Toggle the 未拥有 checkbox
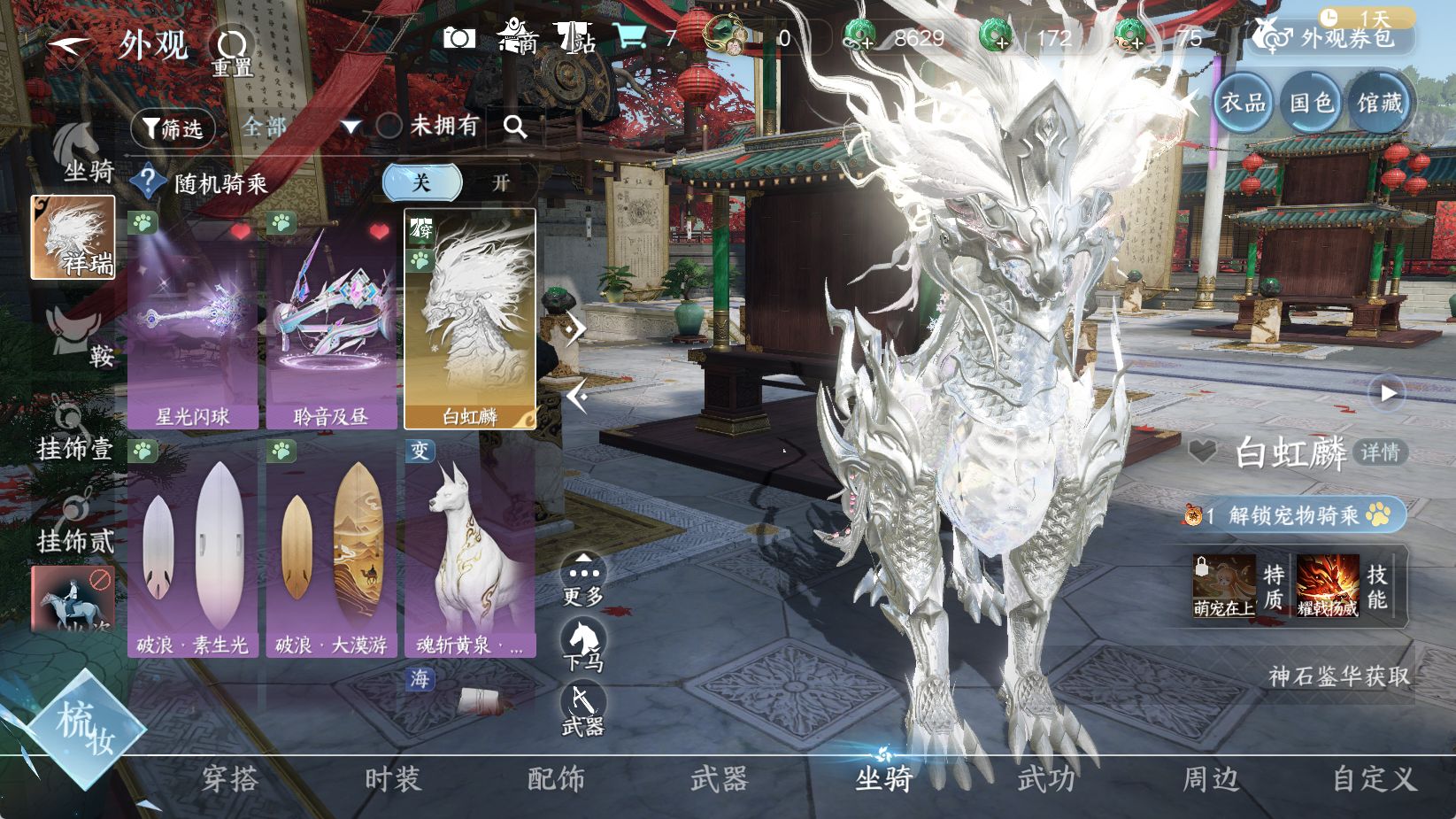Image resolution: width=1456 pixels, height=819 pixels. 389,126
